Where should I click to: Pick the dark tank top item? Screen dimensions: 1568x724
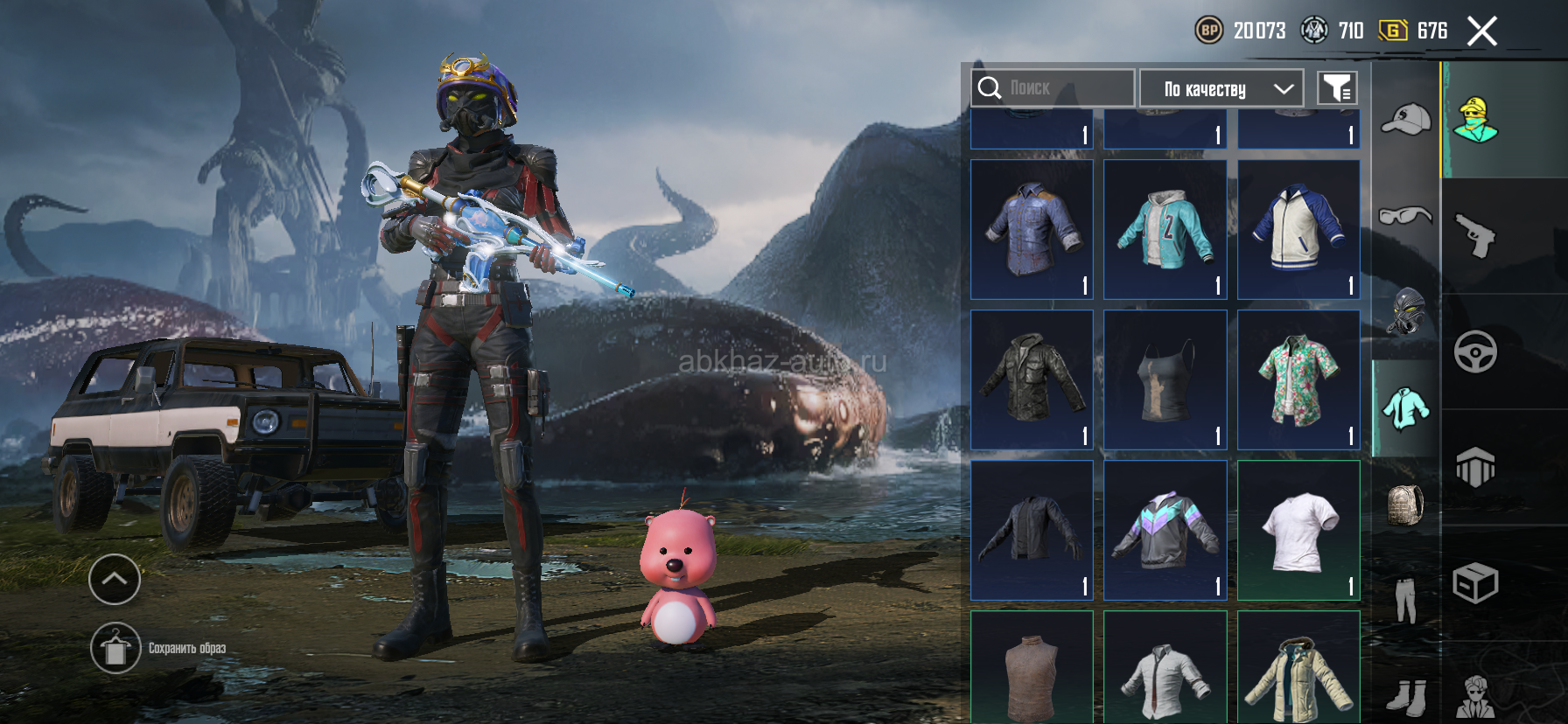click(1165, 379)
